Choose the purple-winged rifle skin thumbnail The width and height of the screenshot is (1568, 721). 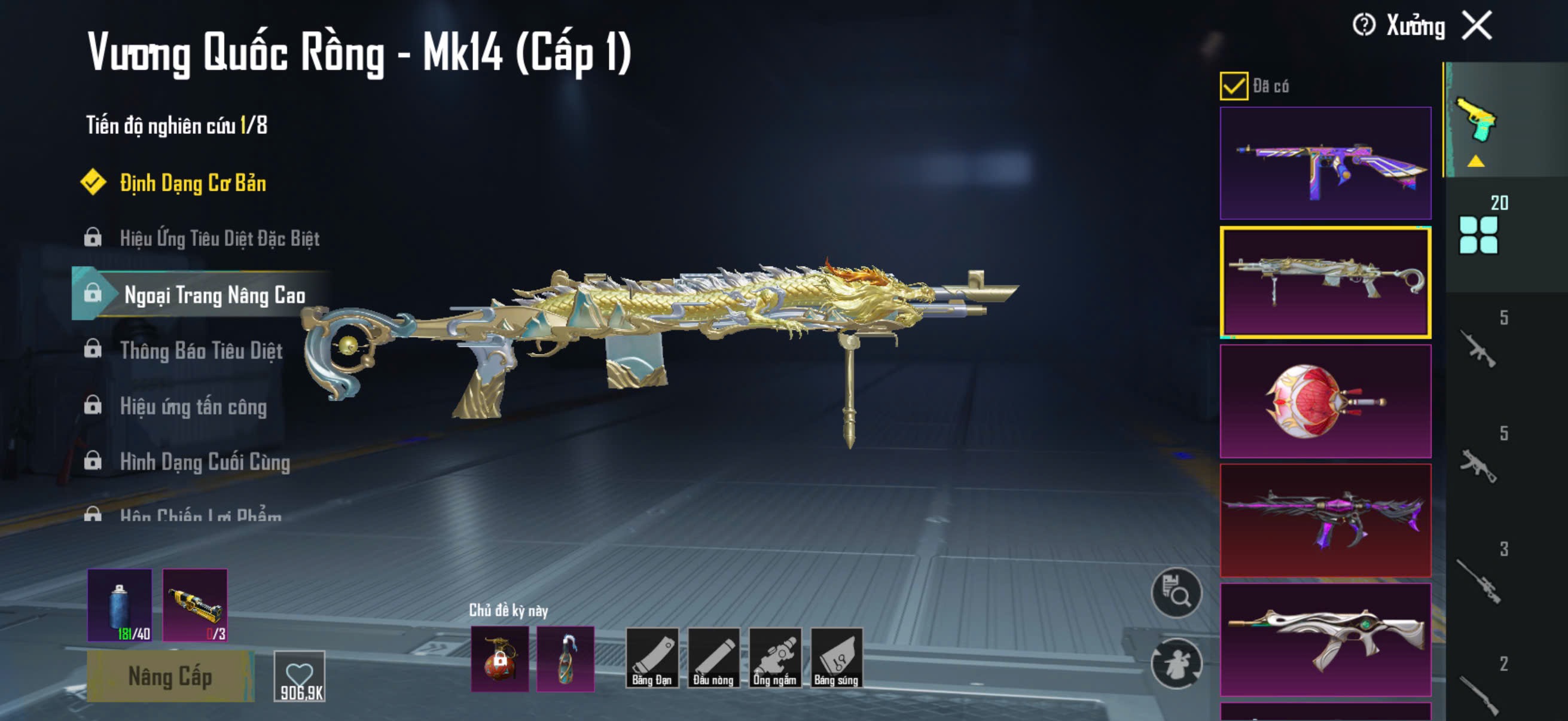1325,521
